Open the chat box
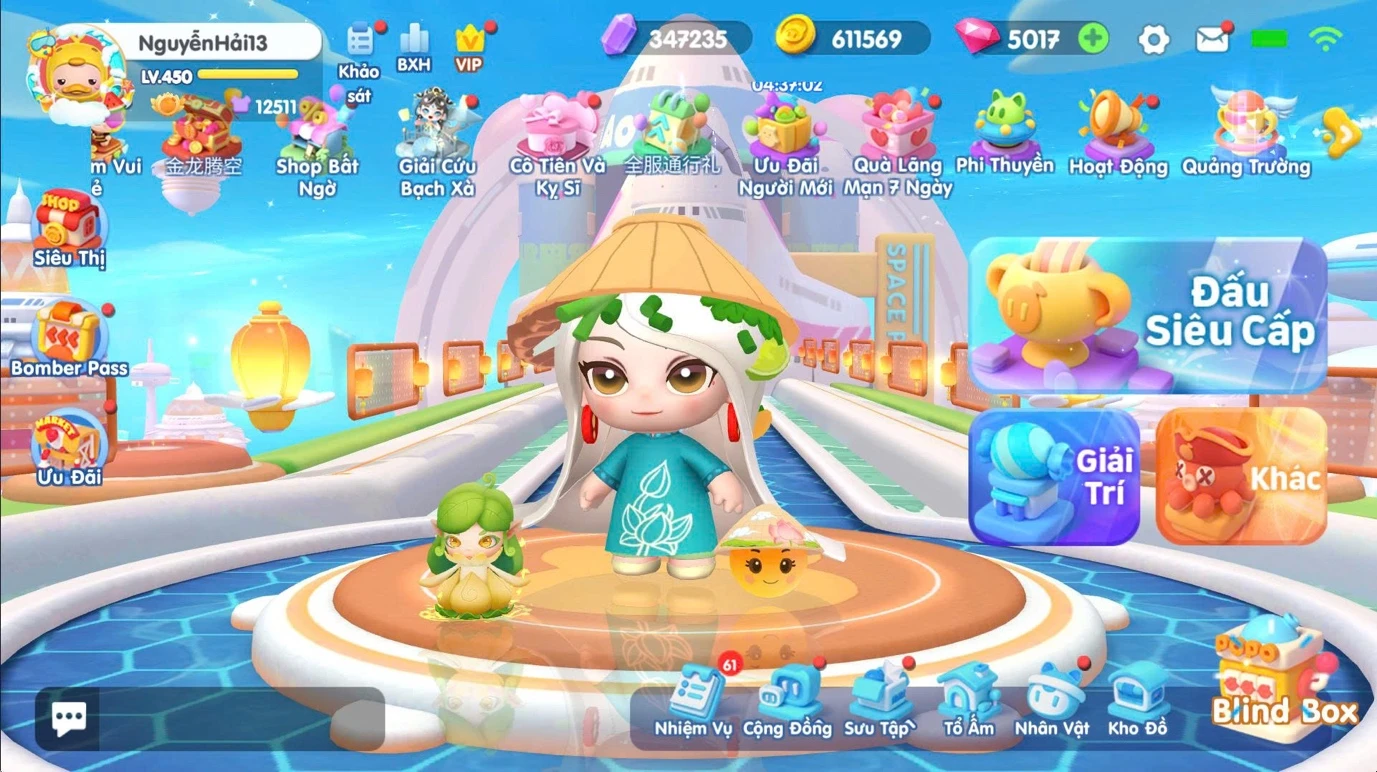The image size is (1377, 772). [69, 718]
